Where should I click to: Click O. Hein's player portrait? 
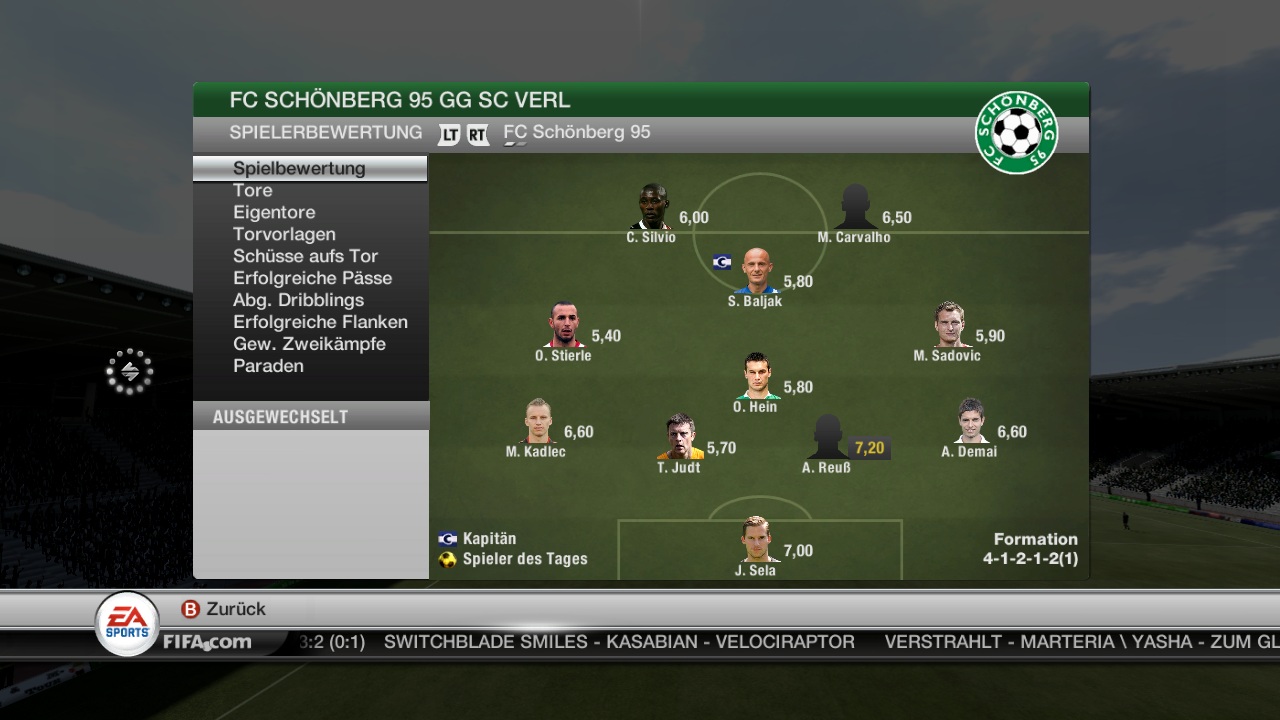point(757,377)
